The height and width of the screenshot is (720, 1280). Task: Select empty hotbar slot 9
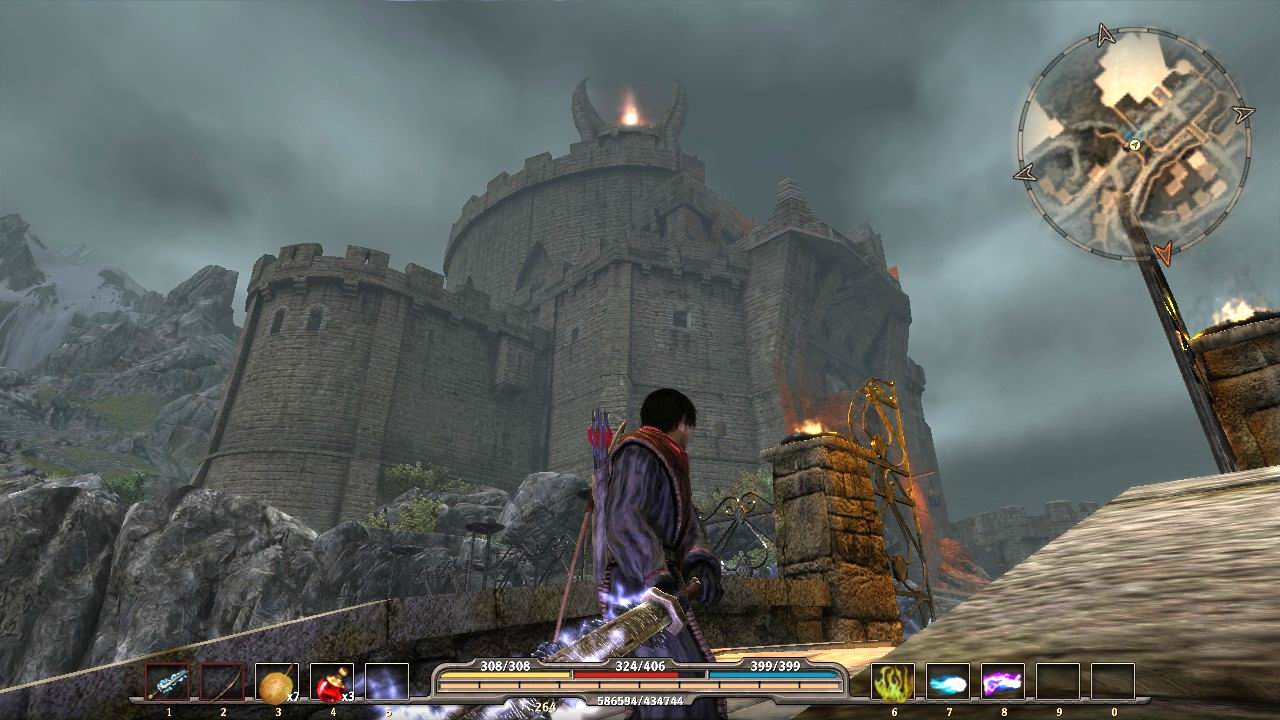click(1057, 683)
